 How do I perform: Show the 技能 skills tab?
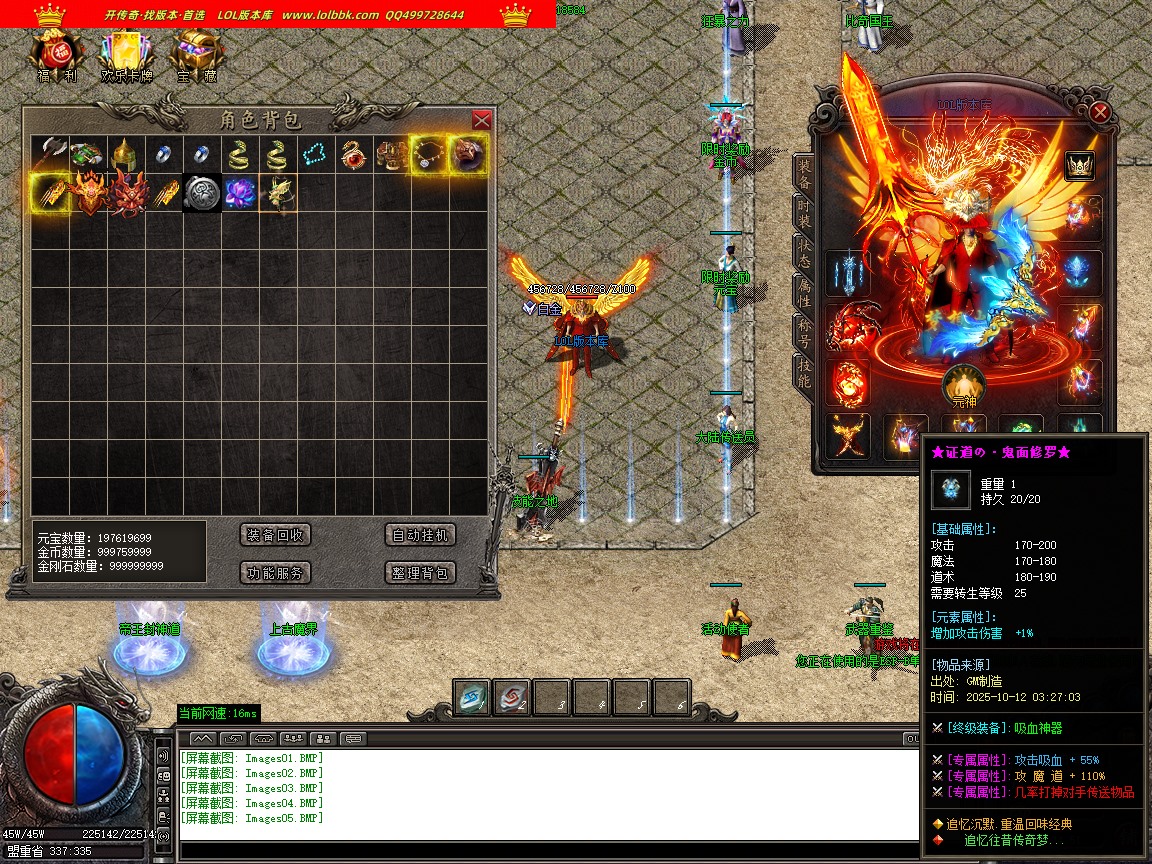pyautogui.click(x=804, y=372)
